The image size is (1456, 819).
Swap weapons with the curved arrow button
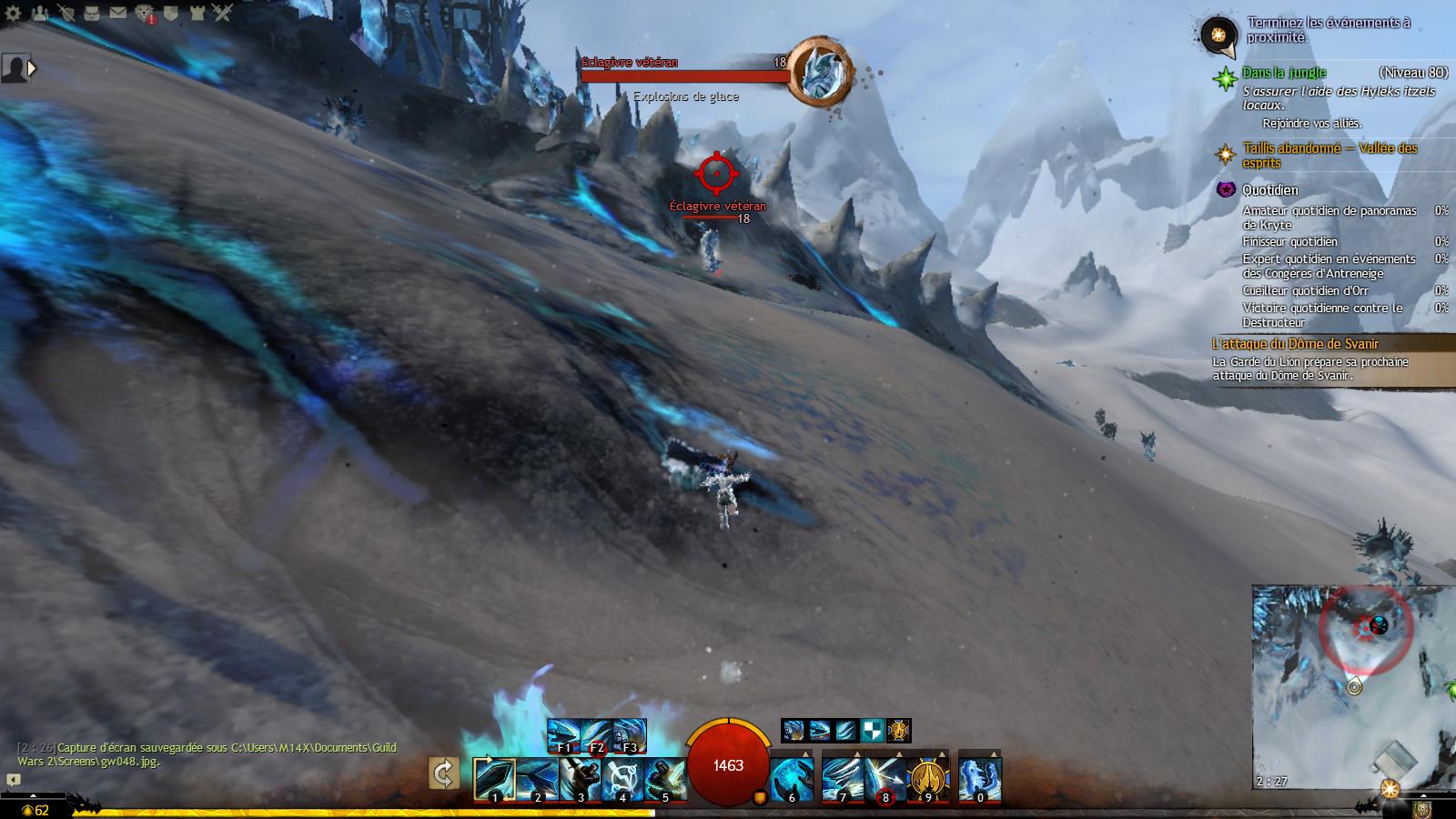pos(443,774)
